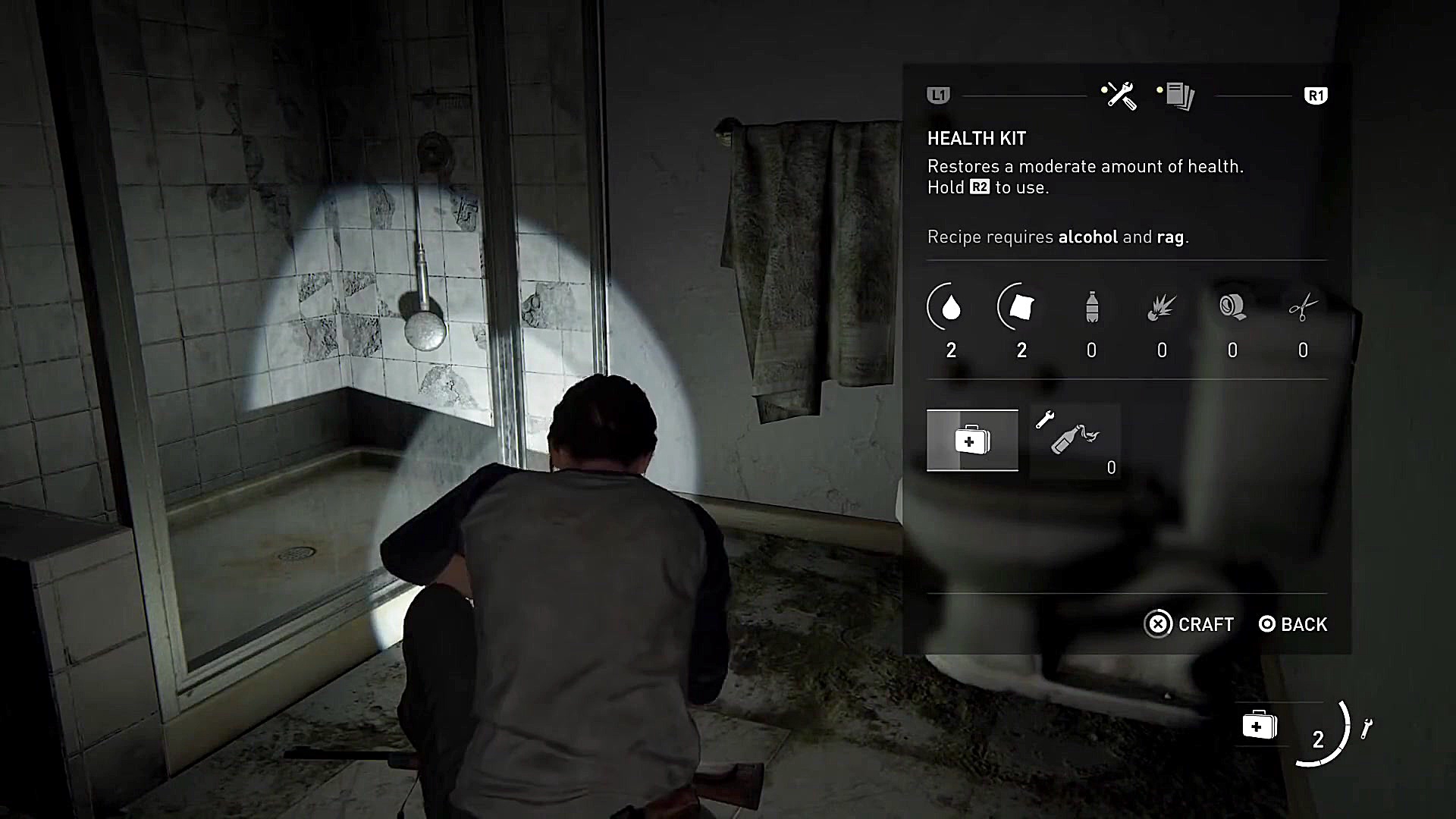
Task: Select the Health Kit crafting slot
Action: [972, 441]
